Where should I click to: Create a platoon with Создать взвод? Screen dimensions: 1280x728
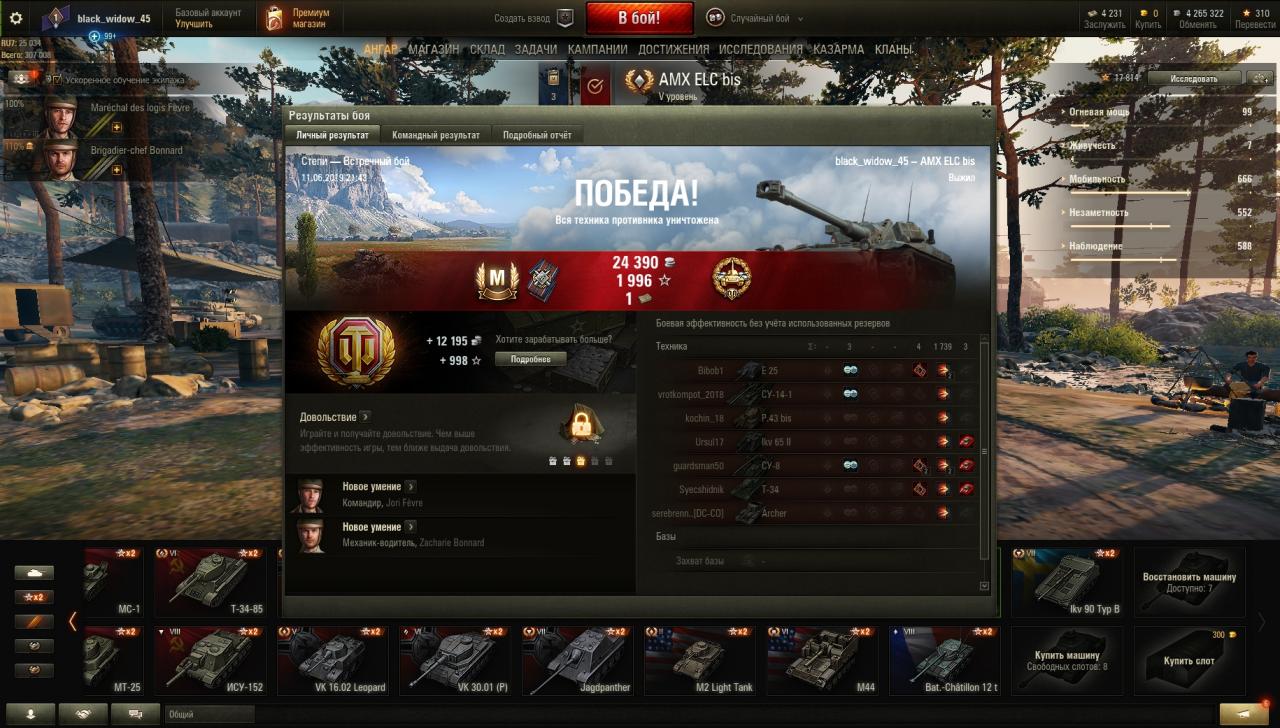click(x=534, y=18)
